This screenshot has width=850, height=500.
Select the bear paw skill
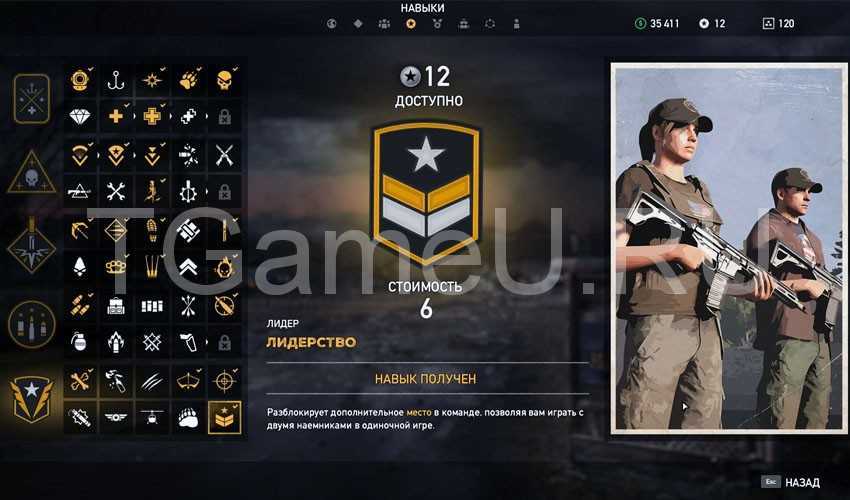click(x=188, y=417)
